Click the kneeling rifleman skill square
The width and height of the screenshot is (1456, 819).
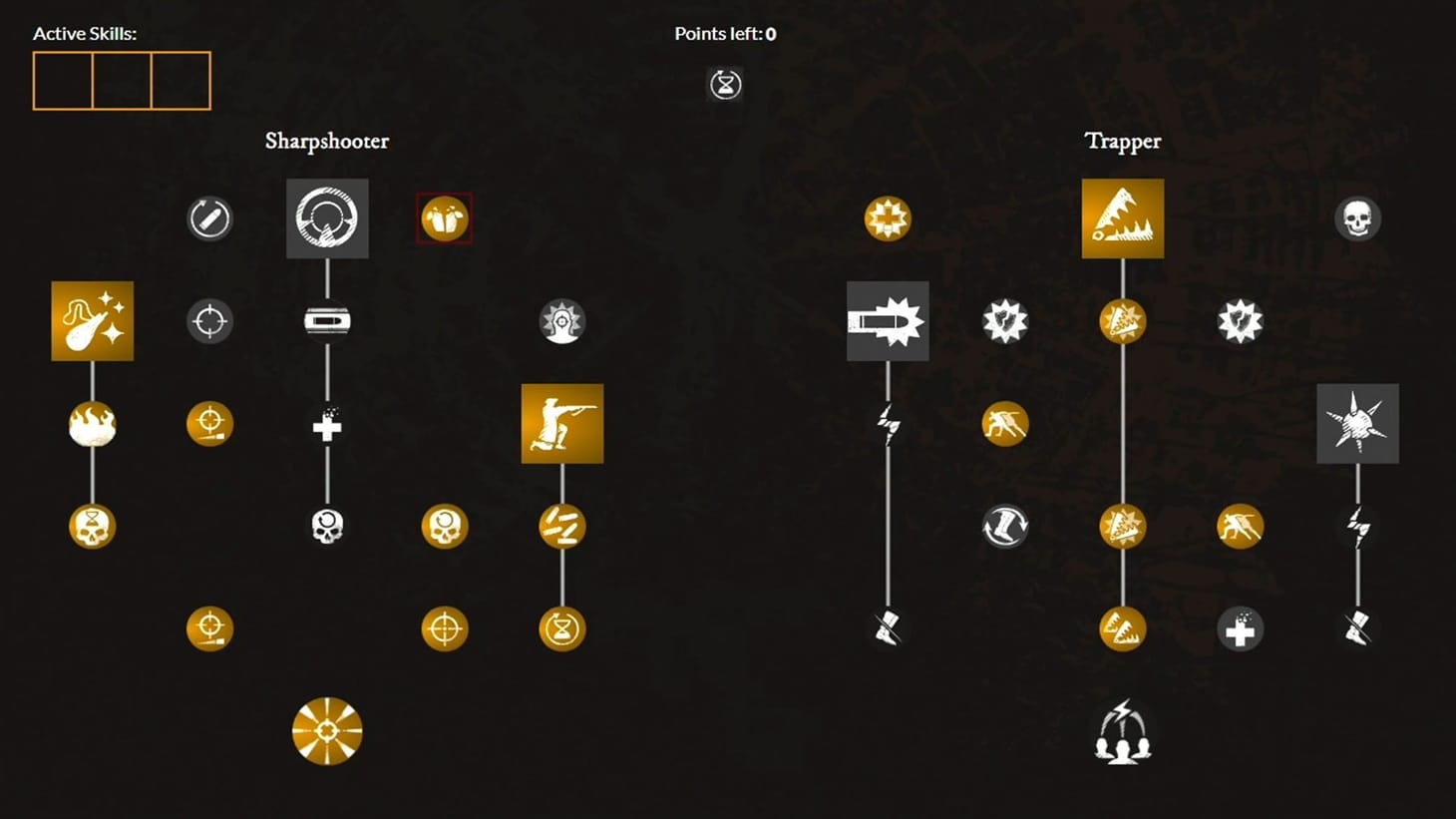click(561, 423)
